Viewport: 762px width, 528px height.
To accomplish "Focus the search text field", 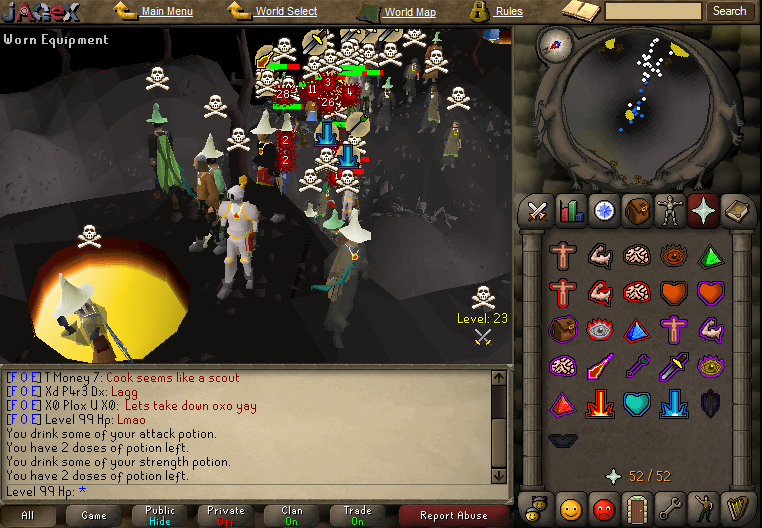I will click(x=654, y=11).
